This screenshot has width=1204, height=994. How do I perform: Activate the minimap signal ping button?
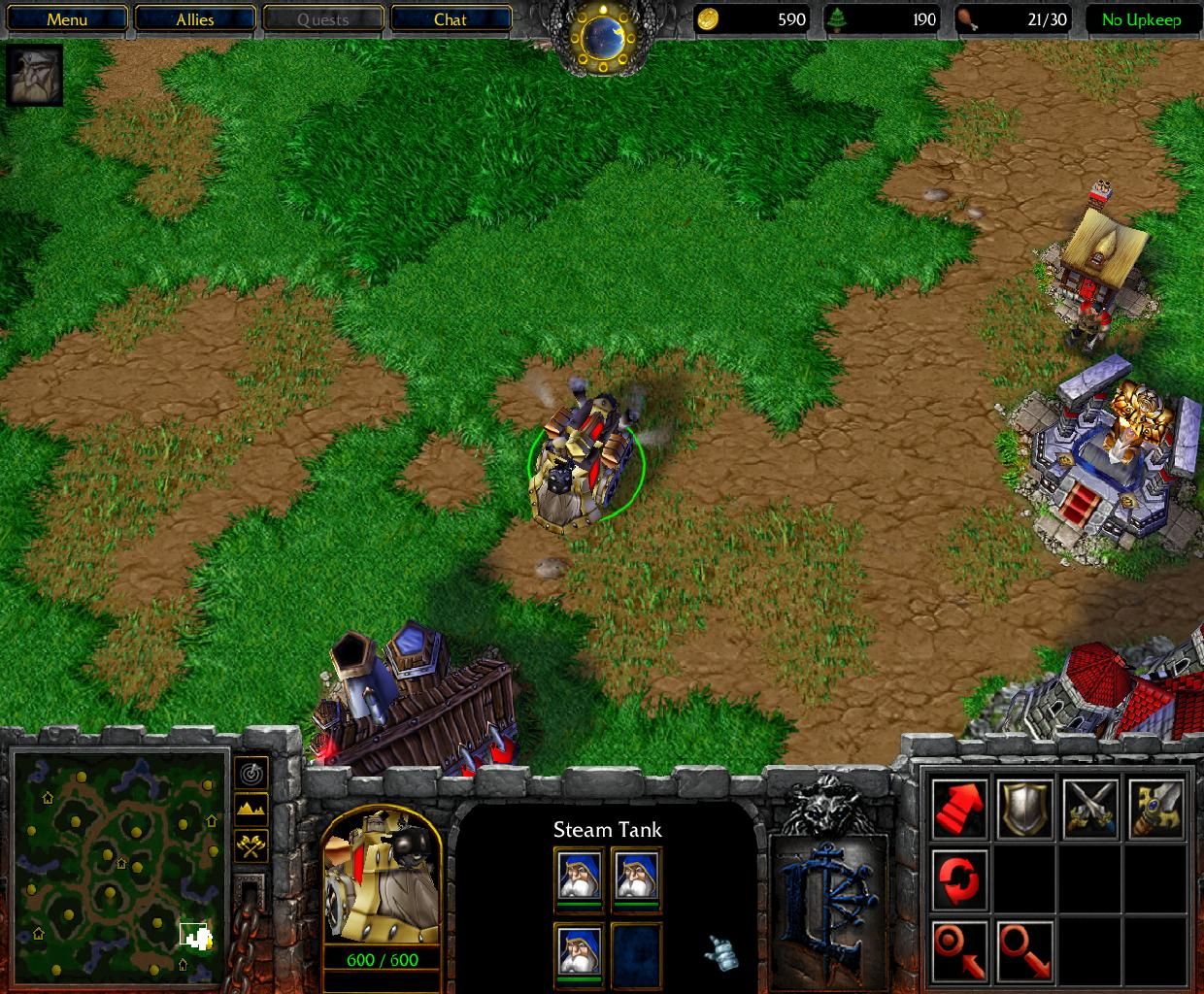point(251,773)
